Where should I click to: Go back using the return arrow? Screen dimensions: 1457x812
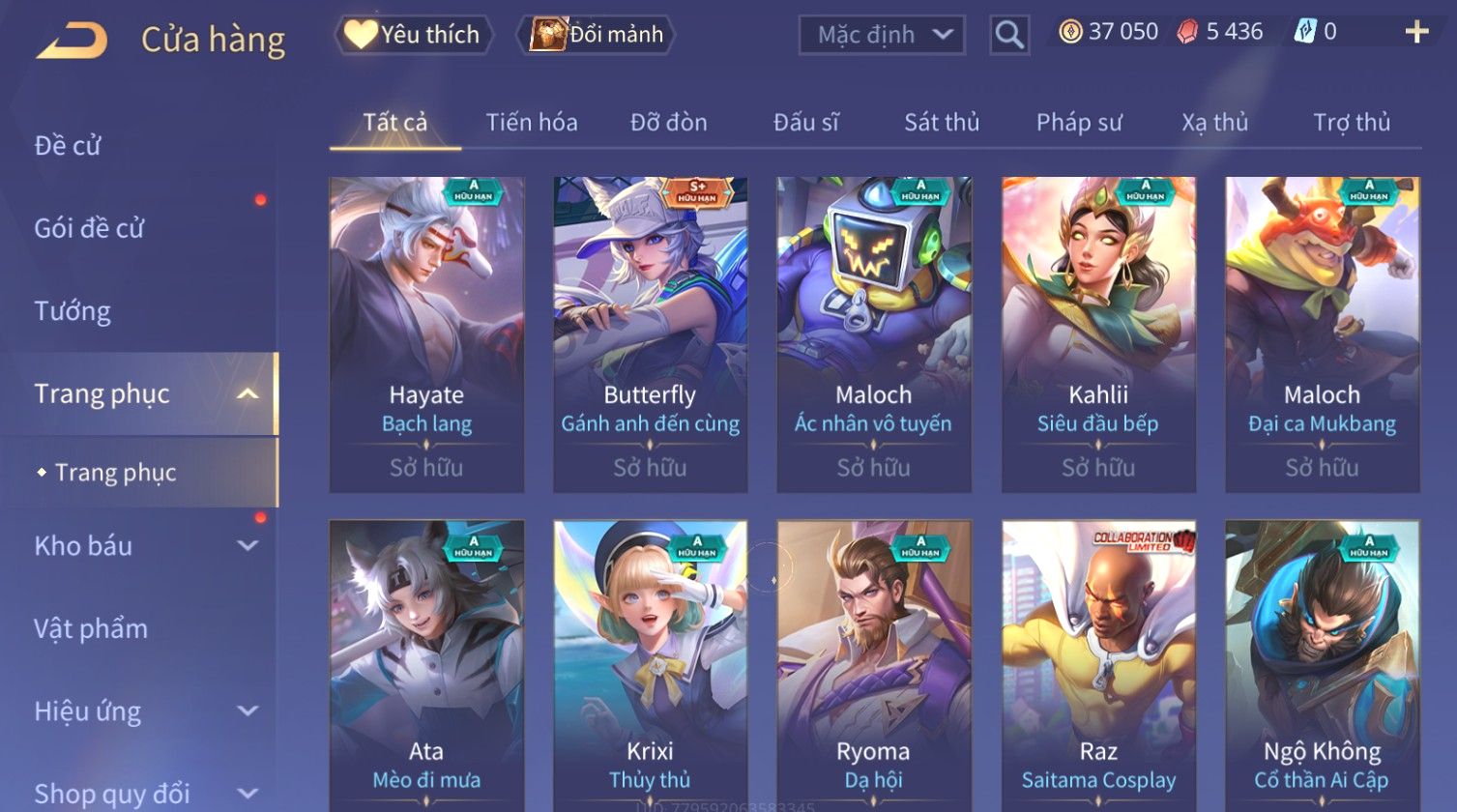point(72,41)
